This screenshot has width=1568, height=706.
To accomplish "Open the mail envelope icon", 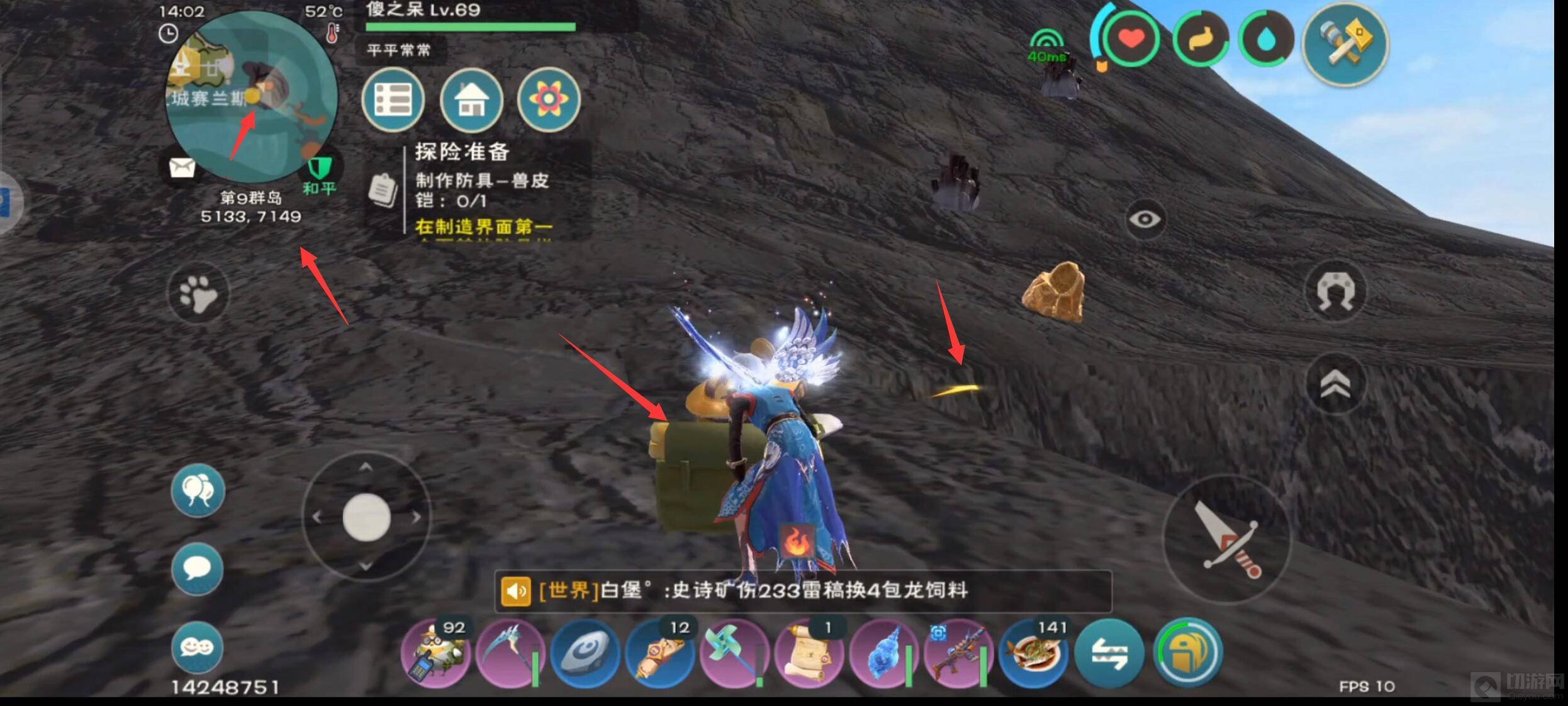I will 182,168.
